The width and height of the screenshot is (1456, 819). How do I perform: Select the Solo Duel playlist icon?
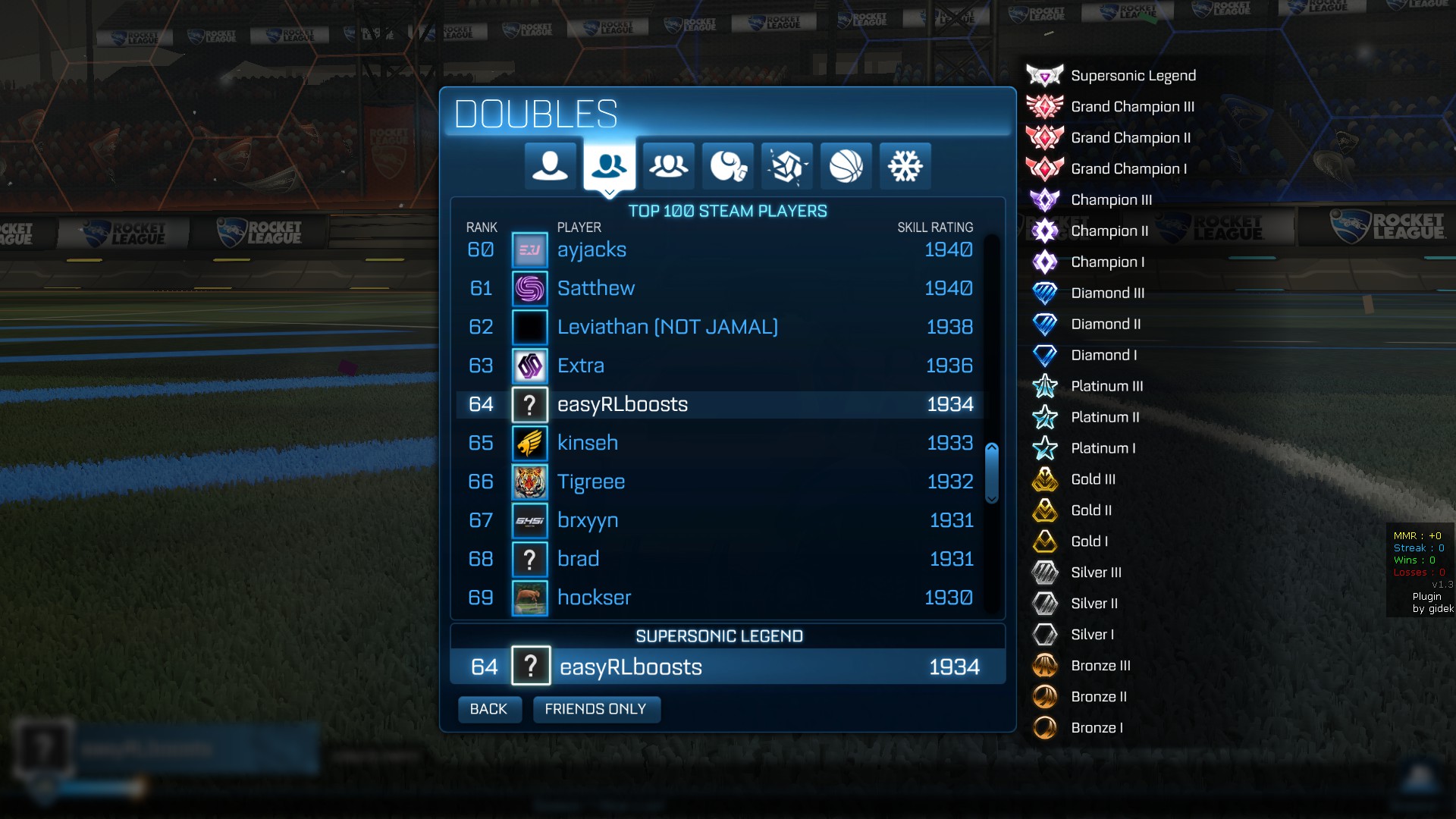coord(550,166)
